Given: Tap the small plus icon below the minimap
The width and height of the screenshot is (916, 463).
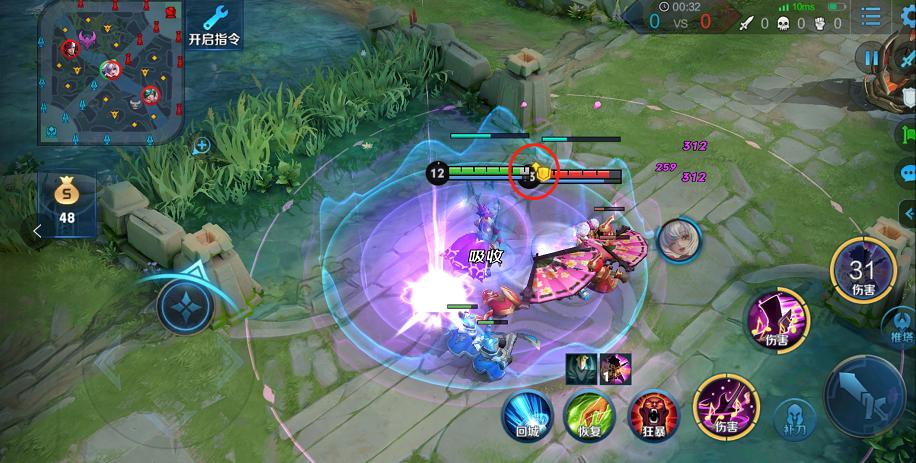Looking at the screenshot, I should (x=202, y=146).
